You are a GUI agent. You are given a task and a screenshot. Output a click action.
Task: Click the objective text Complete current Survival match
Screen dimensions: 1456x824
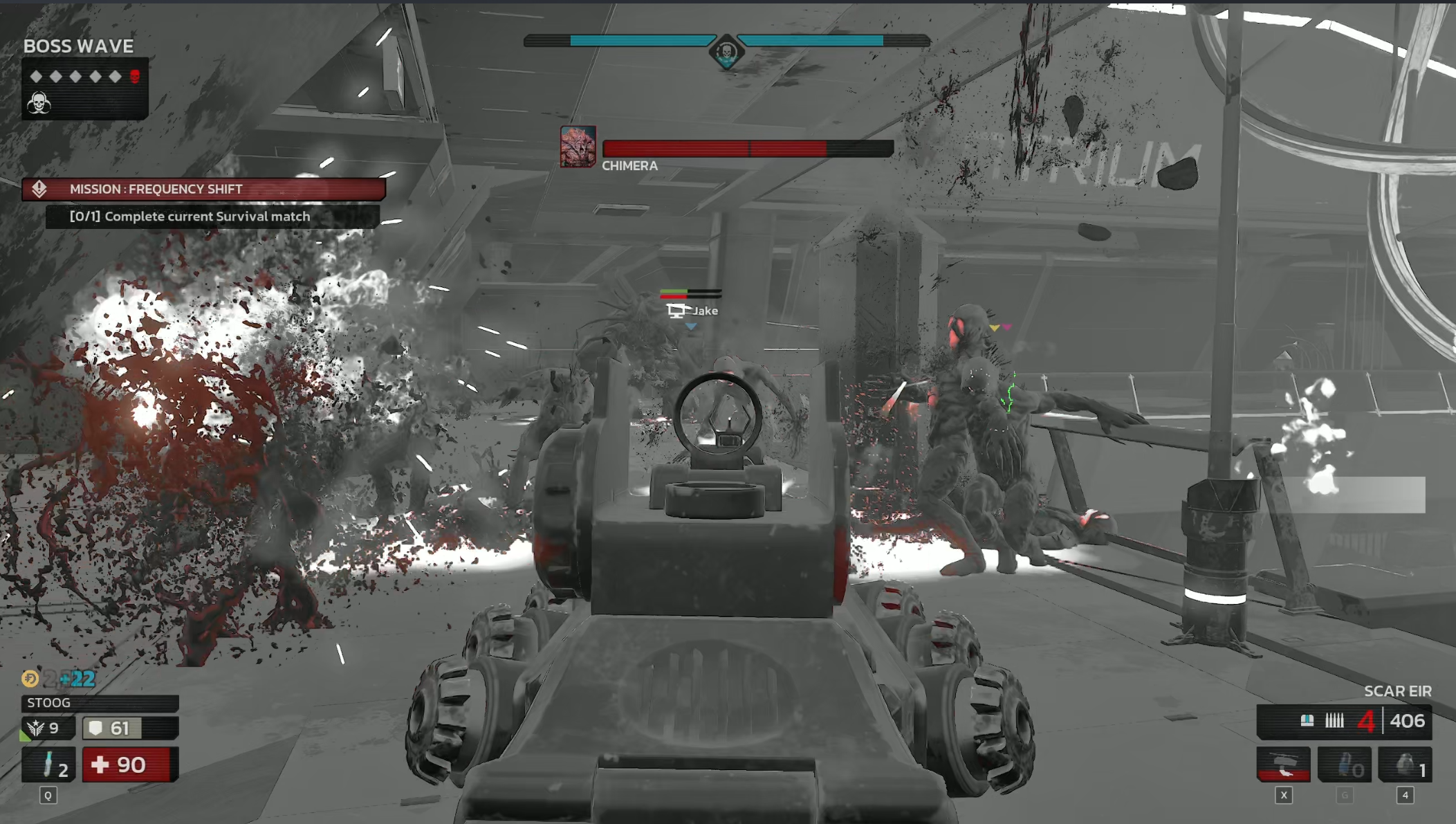click(x=189, y=217)
